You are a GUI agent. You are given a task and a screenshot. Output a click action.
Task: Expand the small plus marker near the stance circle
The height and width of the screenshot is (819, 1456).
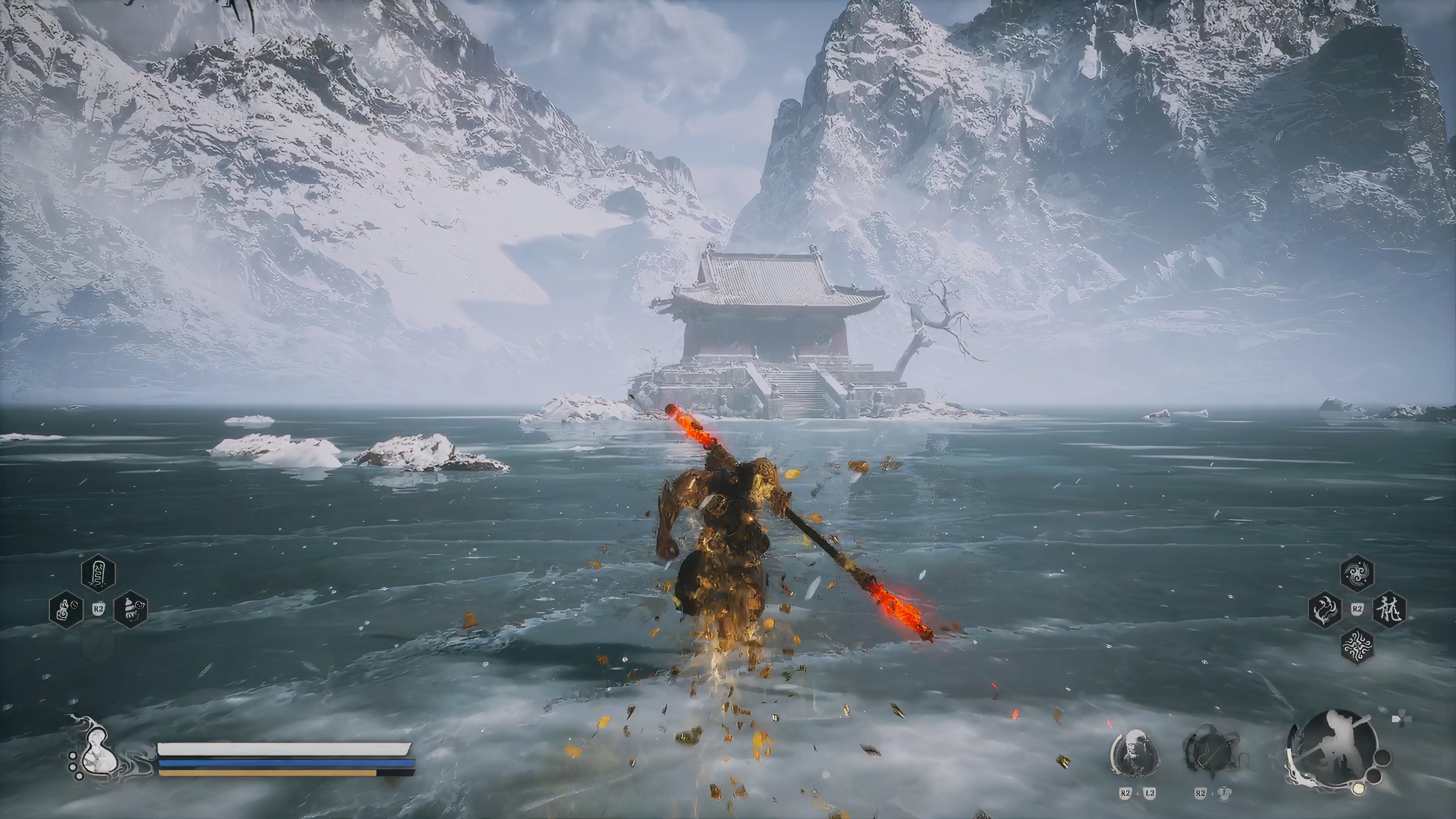click(x=1401, y=717)
